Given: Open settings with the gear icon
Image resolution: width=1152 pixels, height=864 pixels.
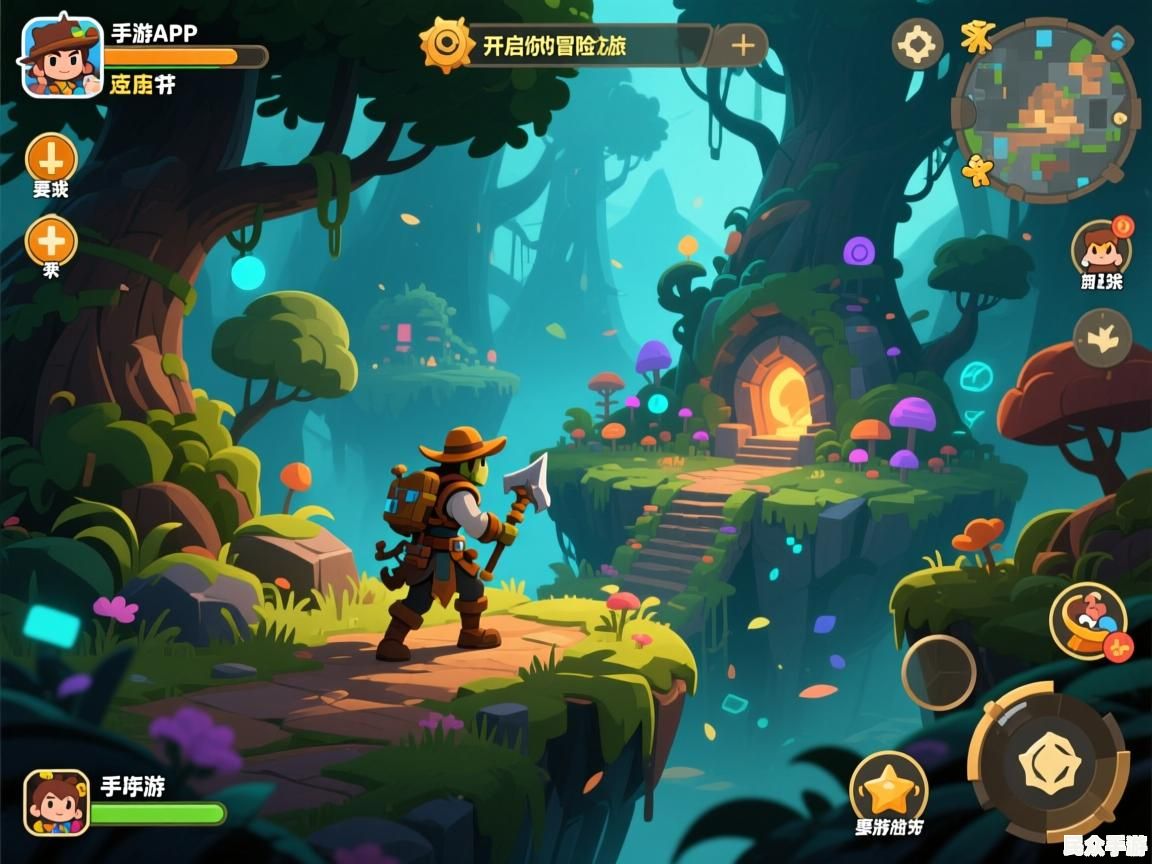Looking at the screenshot, I should [x=917, y=44].
